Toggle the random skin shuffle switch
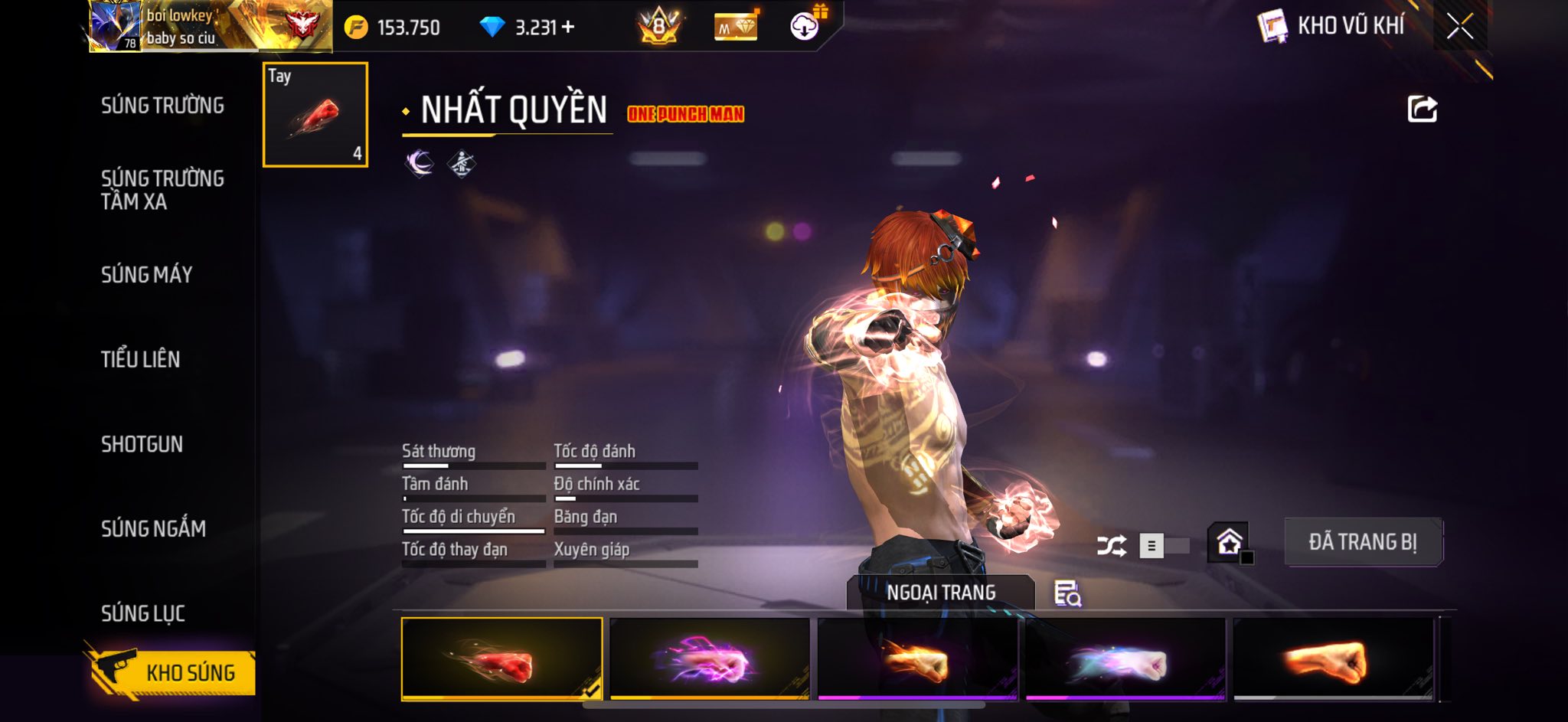Viewport: 1568px width, 722px height. 1162,546
